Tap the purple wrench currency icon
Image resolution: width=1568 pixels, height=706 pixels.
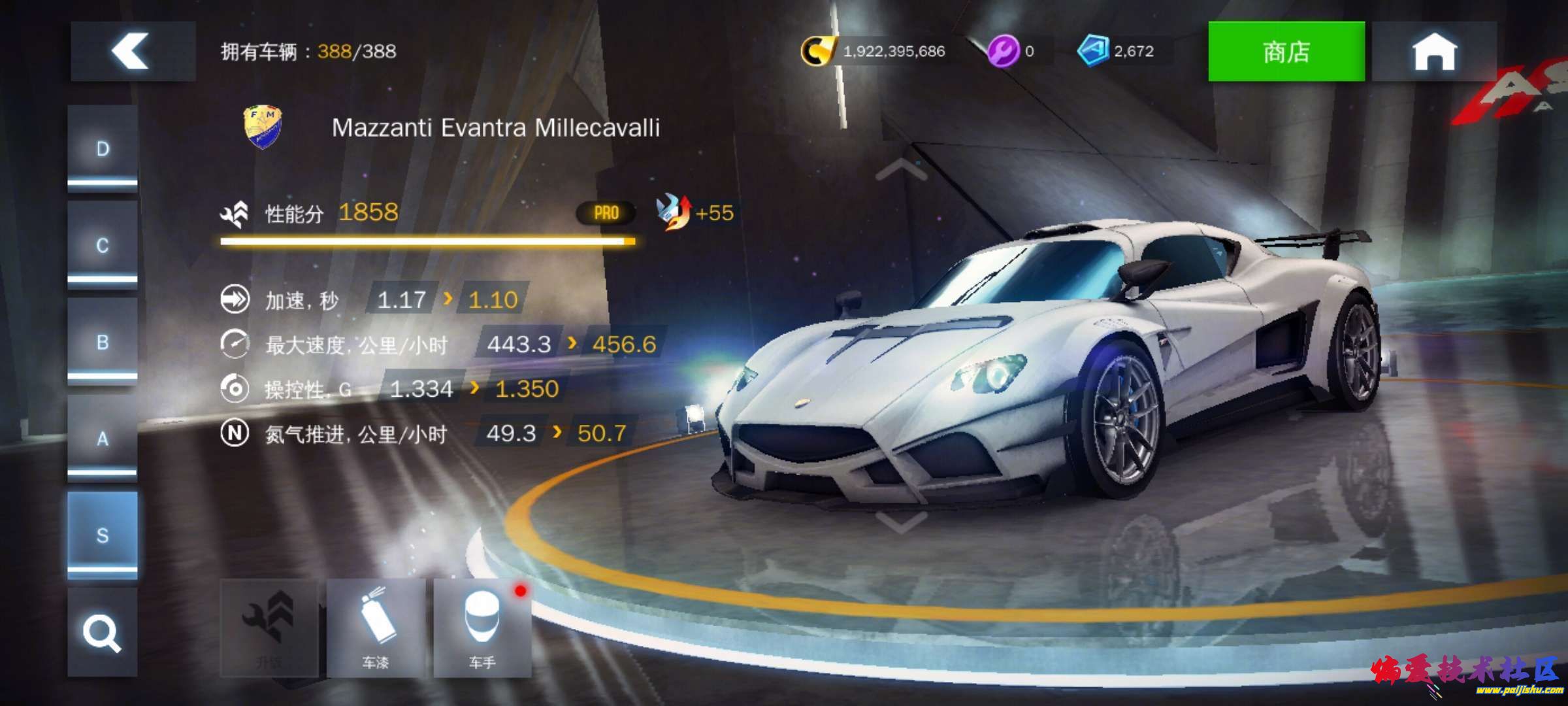click(x=1003, y=51)
